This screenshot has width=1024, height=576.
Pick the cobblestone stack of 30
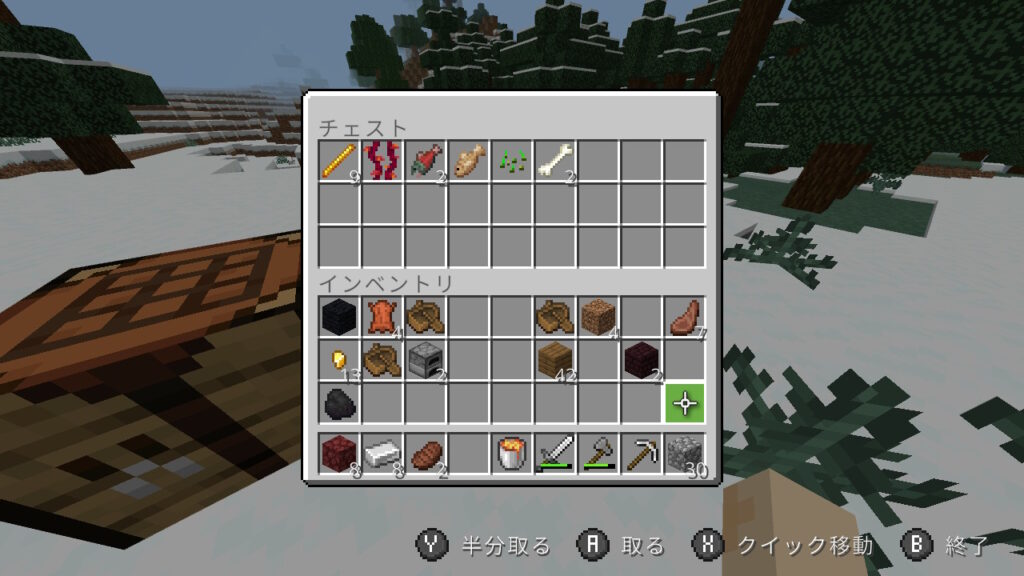tap(685, 455)
